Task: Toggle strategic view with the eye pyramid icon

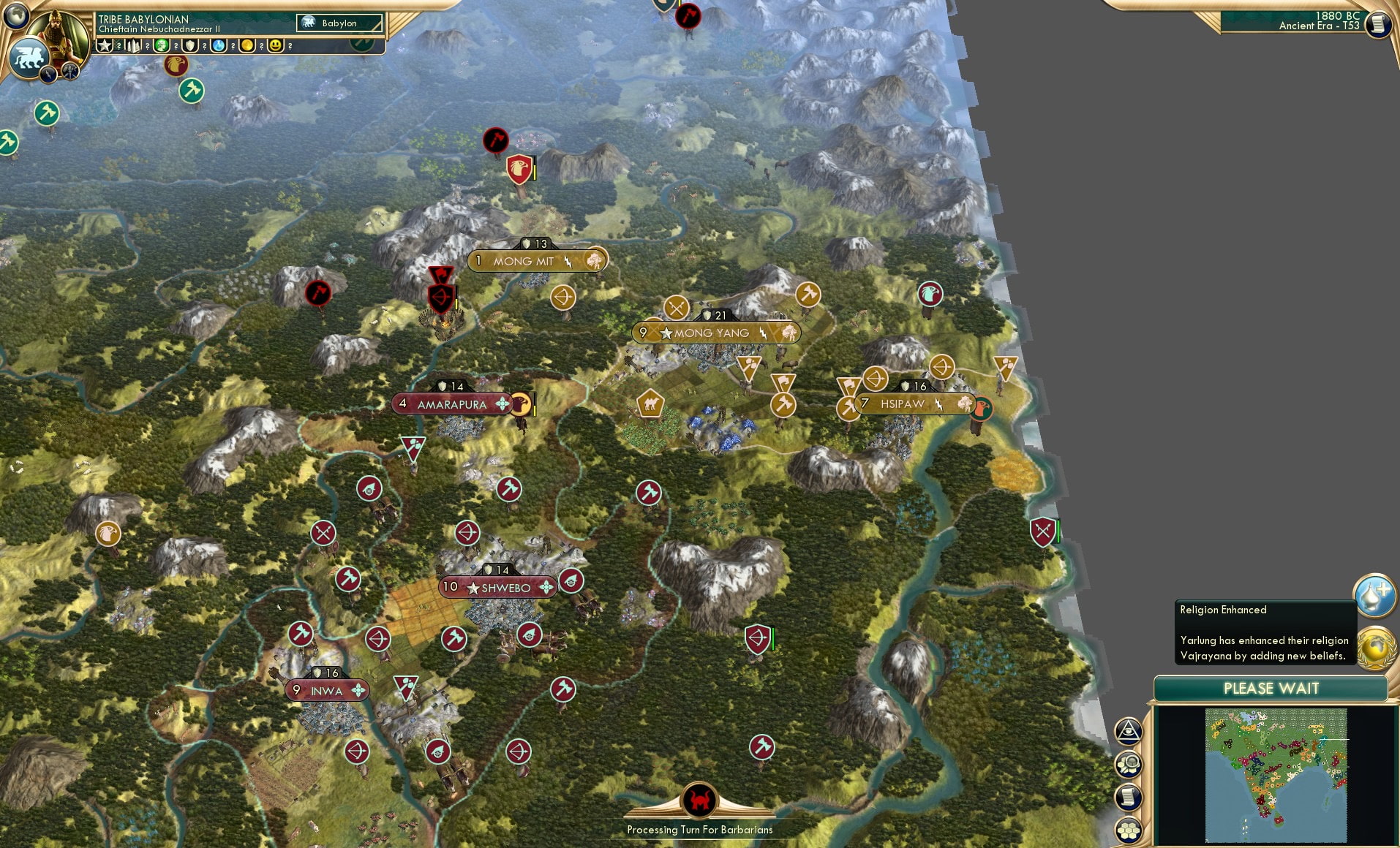Action: [x=1129, y=731]
